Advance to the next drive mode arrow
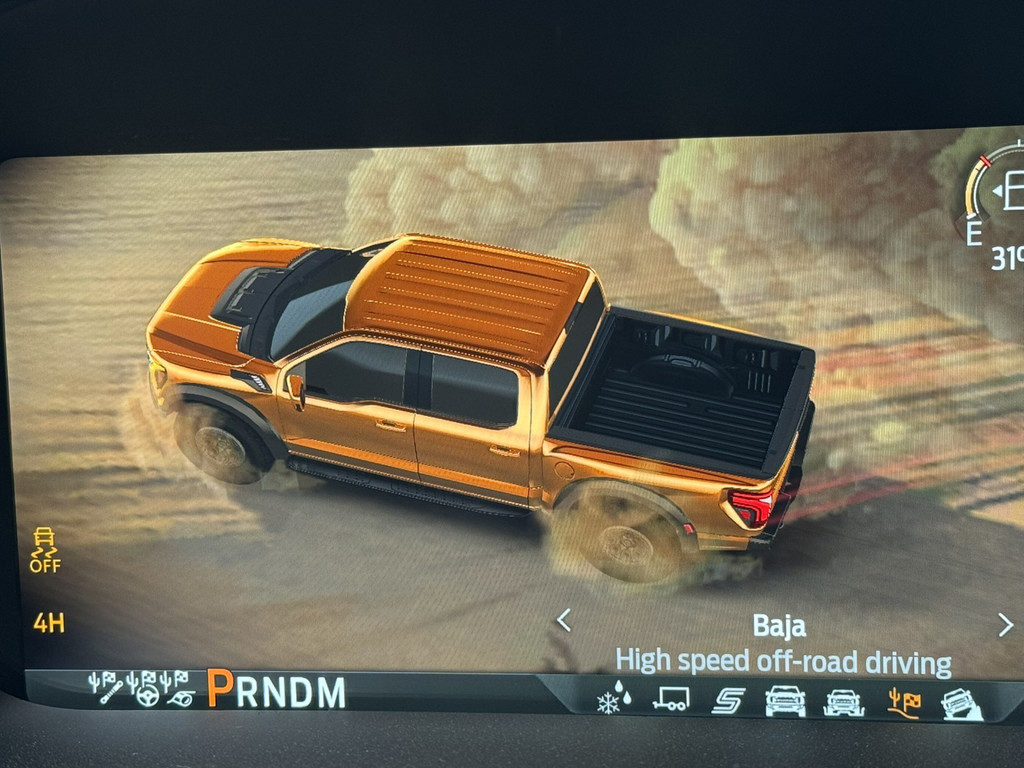Image resolution: width=1024 pixels, height=768 pixels. click(x=1004, y=625)
